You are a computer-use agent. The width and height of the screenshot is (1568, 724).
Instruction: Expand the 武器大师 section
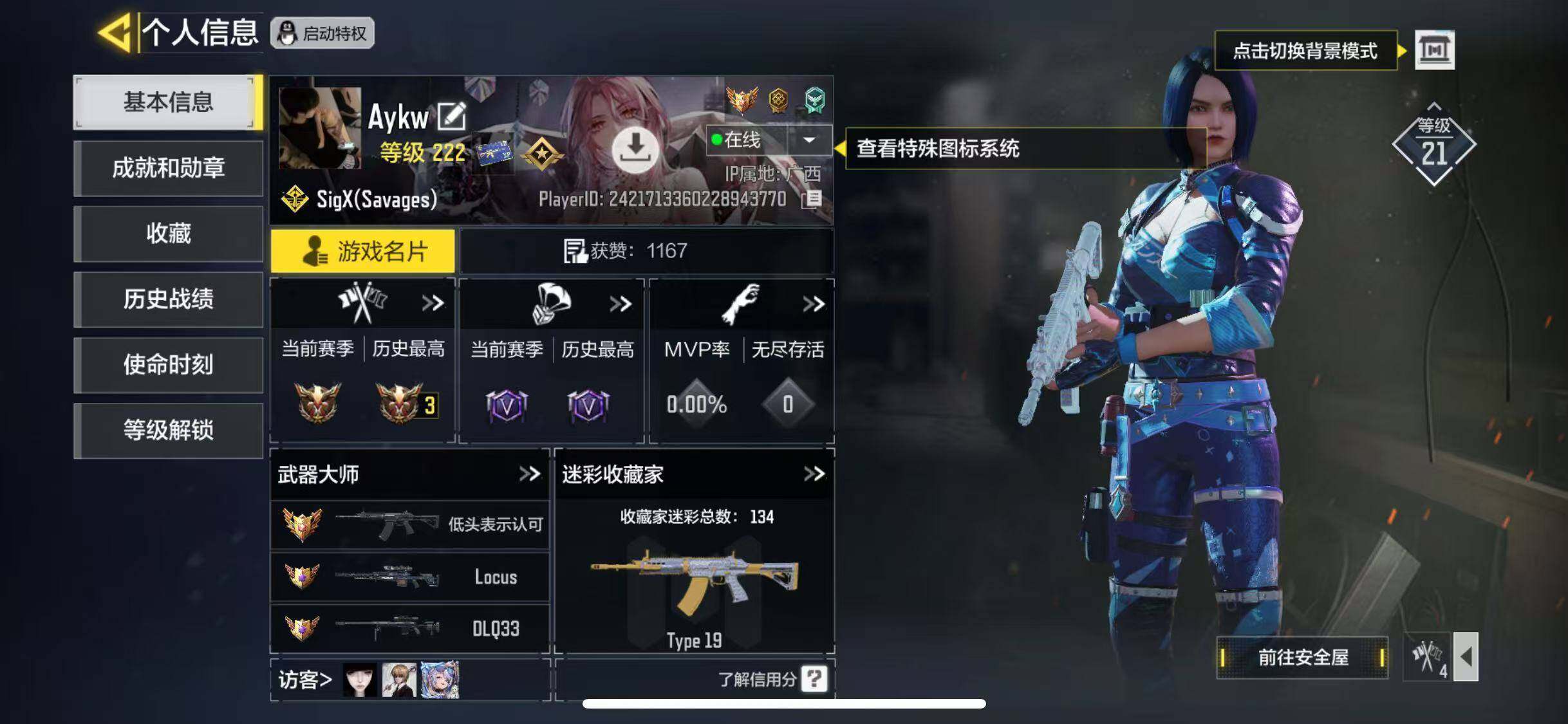tap(530, 474)
